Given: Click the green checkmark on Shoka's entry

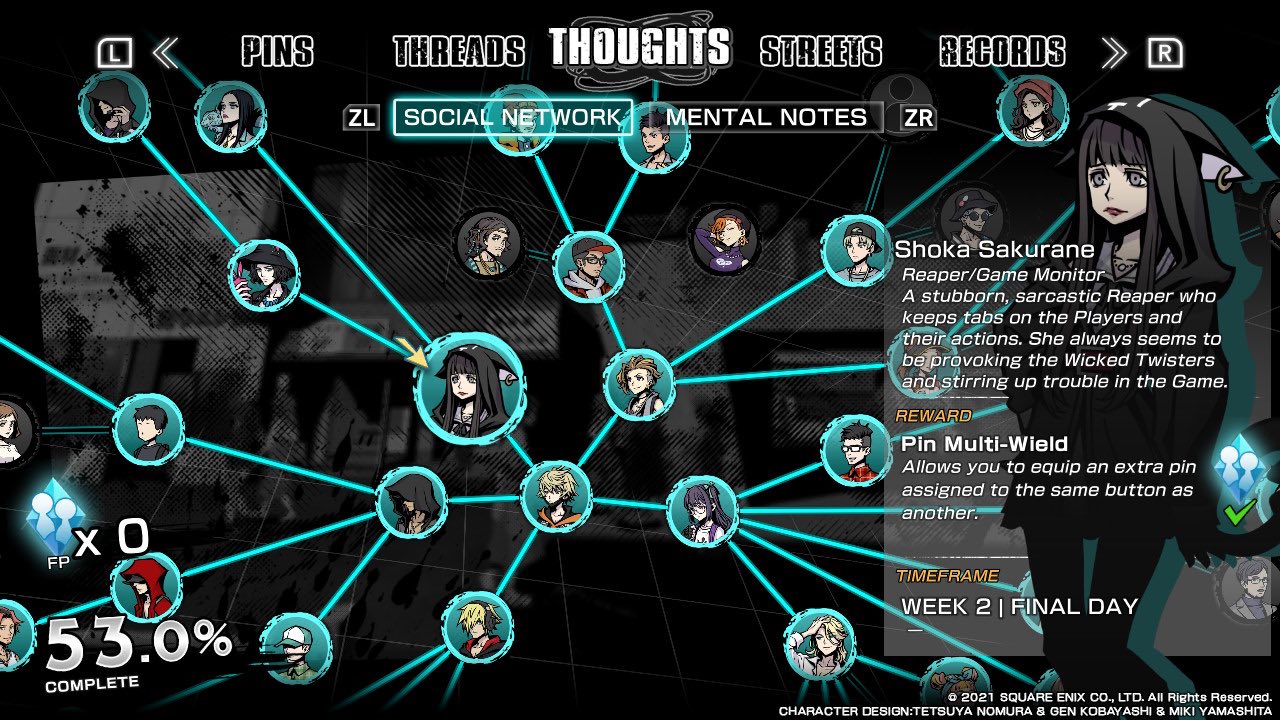Looking at the screenshot, I should pos(1240,512).
